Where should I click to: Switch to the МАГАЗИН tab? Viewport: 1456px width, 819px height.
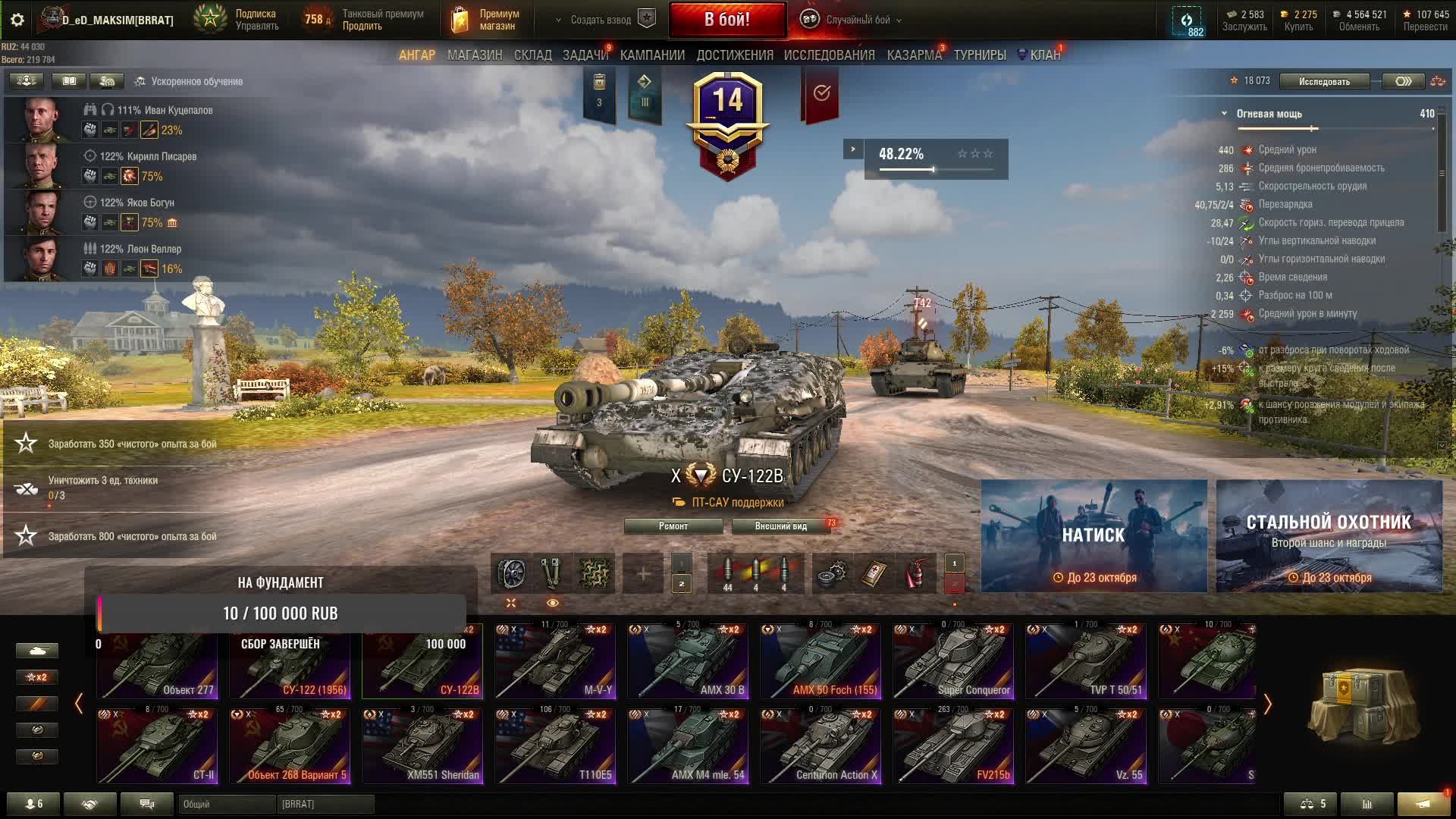pos(475,55)
